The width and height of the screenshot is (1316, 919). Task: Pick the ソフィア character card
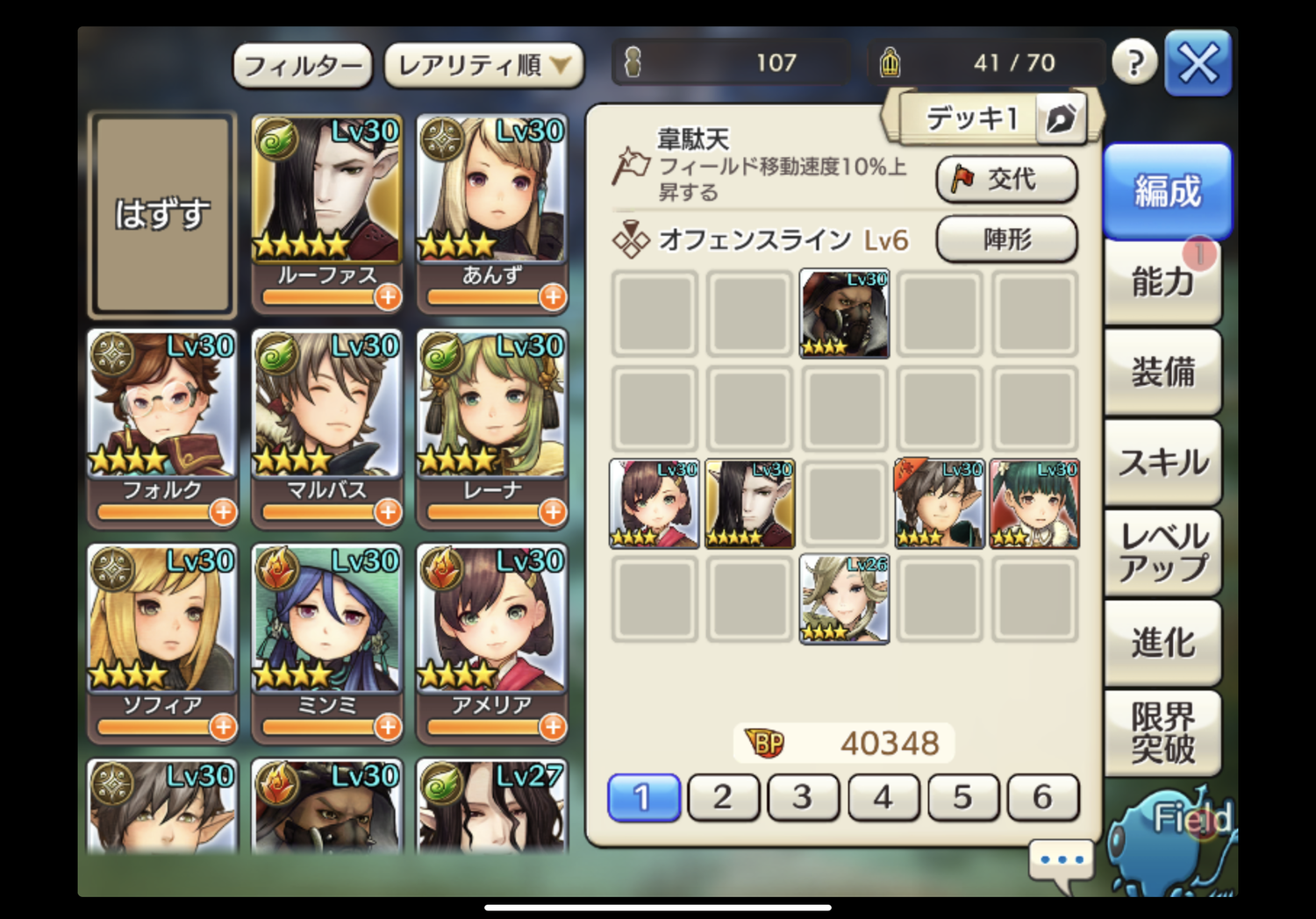click(x=162, y=631)
